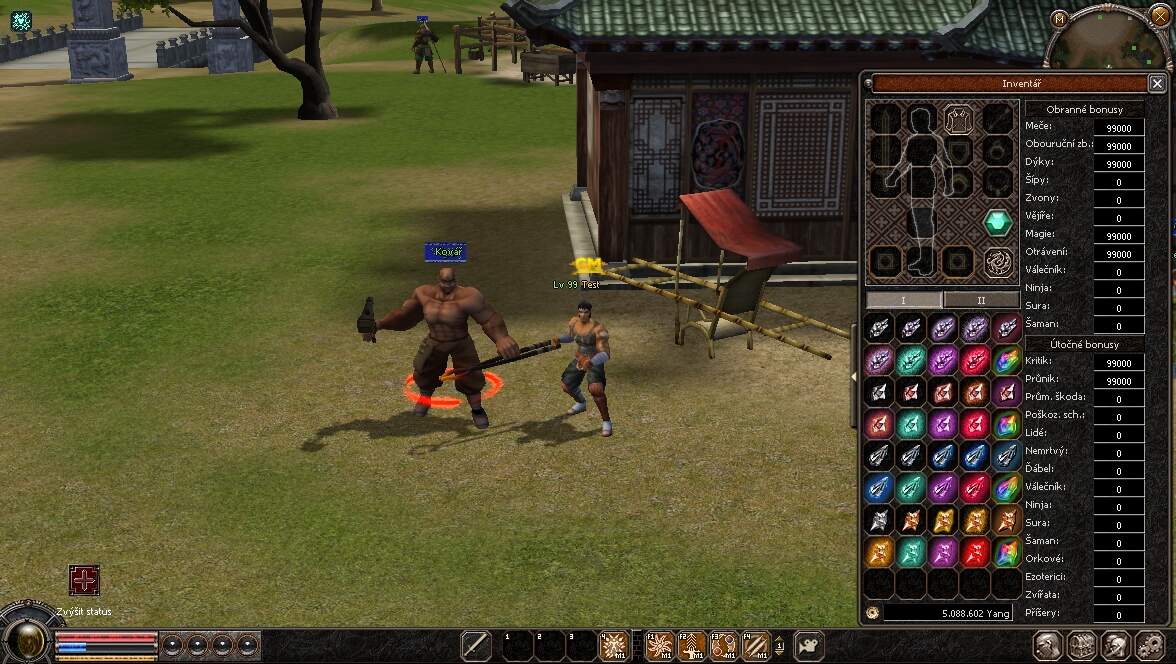The width and height of the screenshot is (1176, 664).
Task: Activate the F3 skill on the hotbar
Action: (x=724, y=646)
